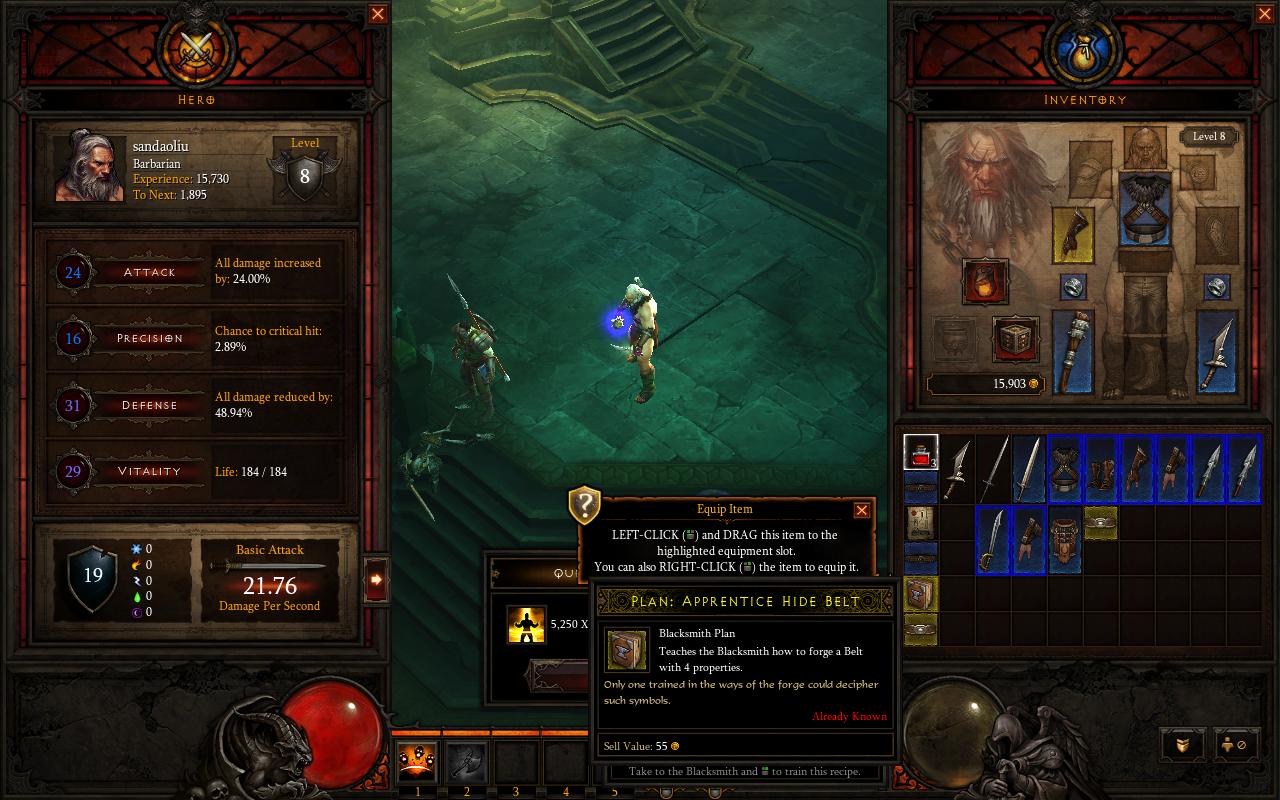Click the Precision stat button
1280x800 pixels.
(x=149, y=338)
